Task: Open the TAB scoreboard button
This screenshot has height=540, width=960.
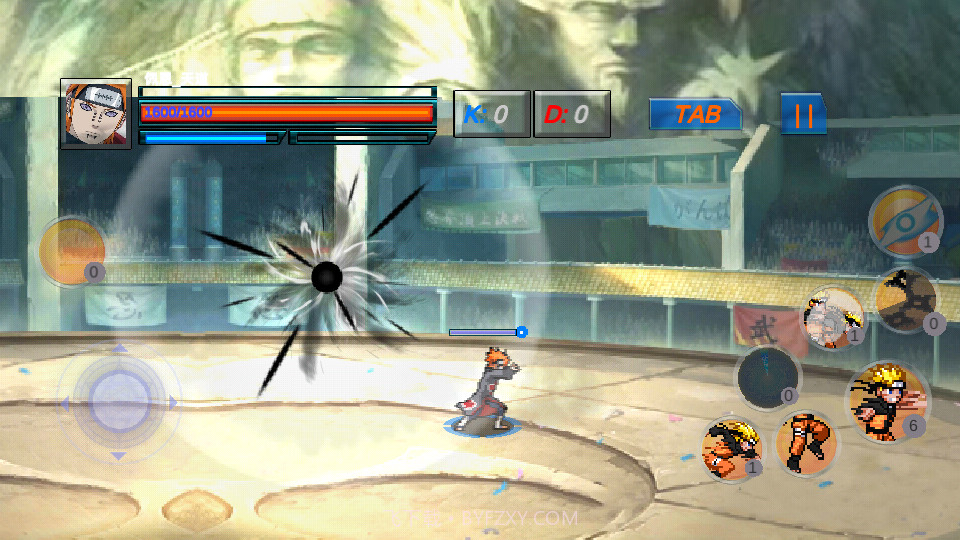Action: [696, 114]
